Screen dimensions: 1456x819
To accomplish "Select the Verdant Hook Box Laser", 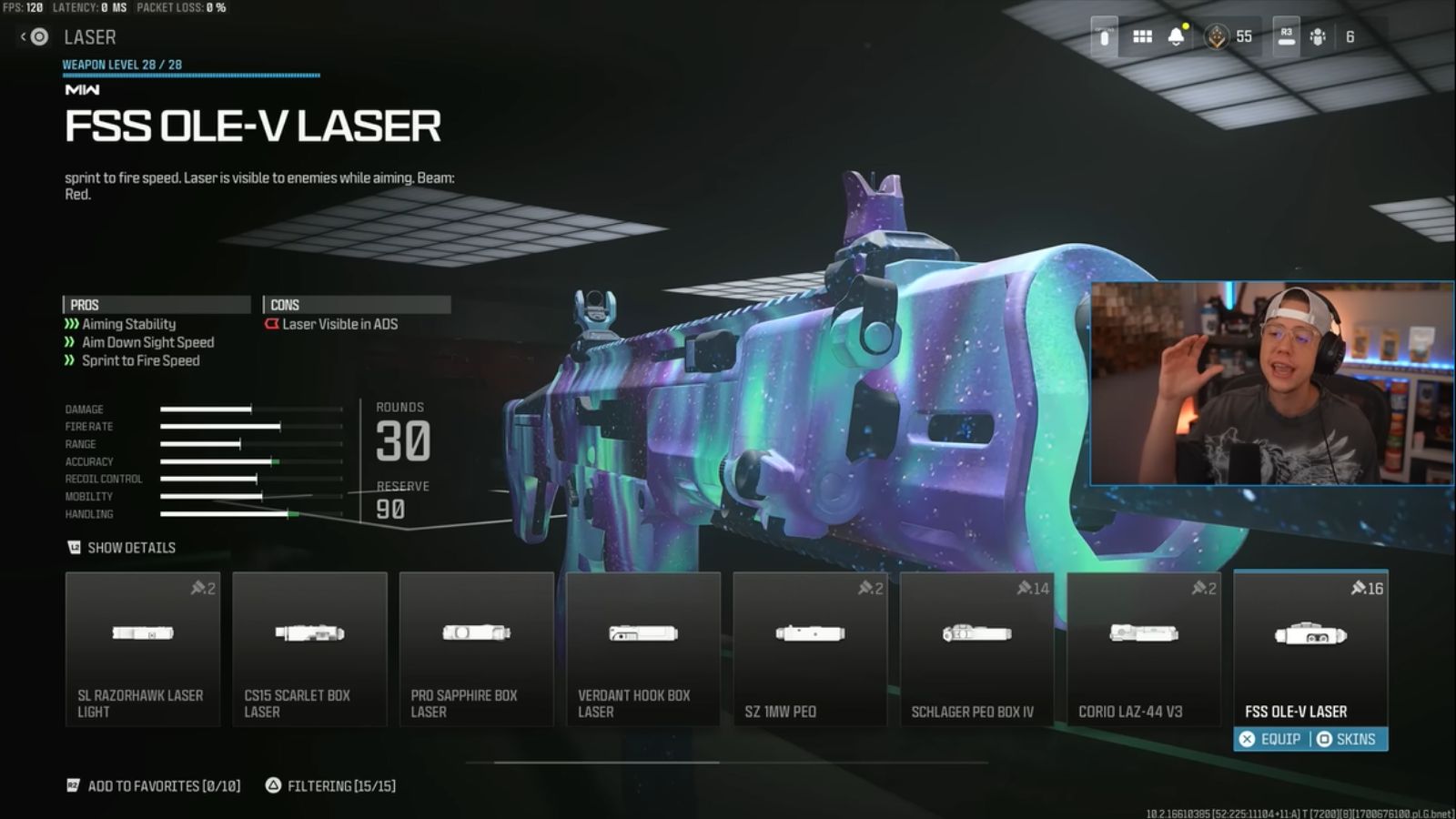I will pyautogui.click(x=643, y=650).
